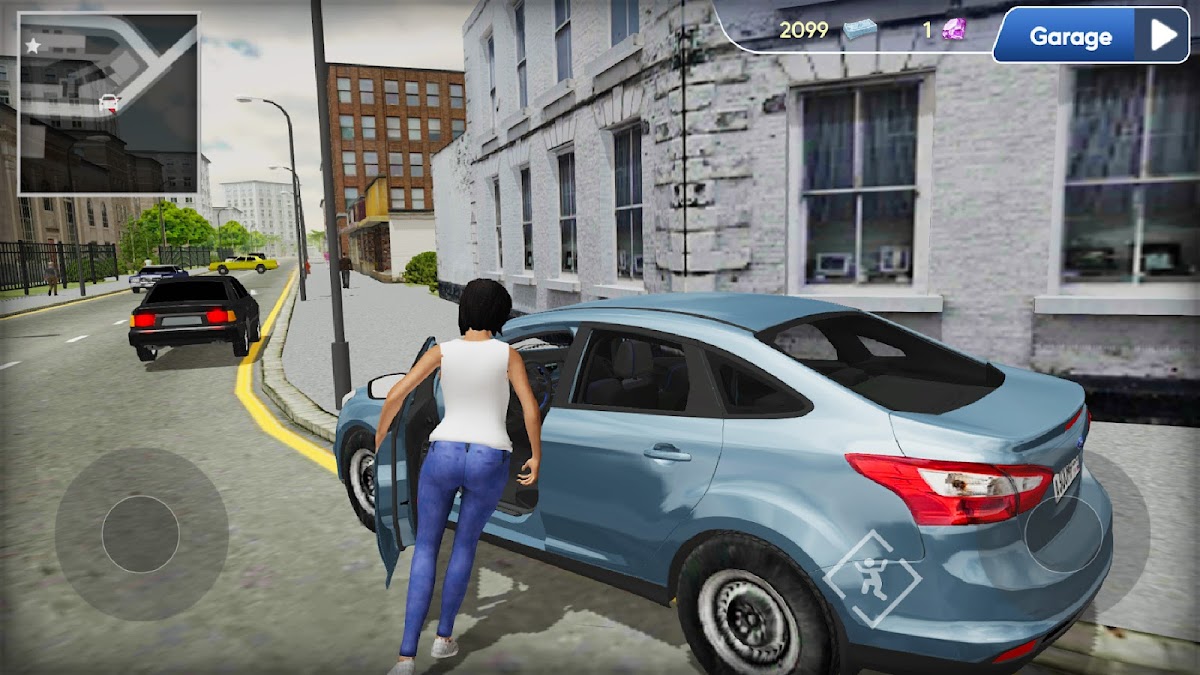
Task: Tap the left movement joystick
Action: pyautogui.click(x=141, y=534)
